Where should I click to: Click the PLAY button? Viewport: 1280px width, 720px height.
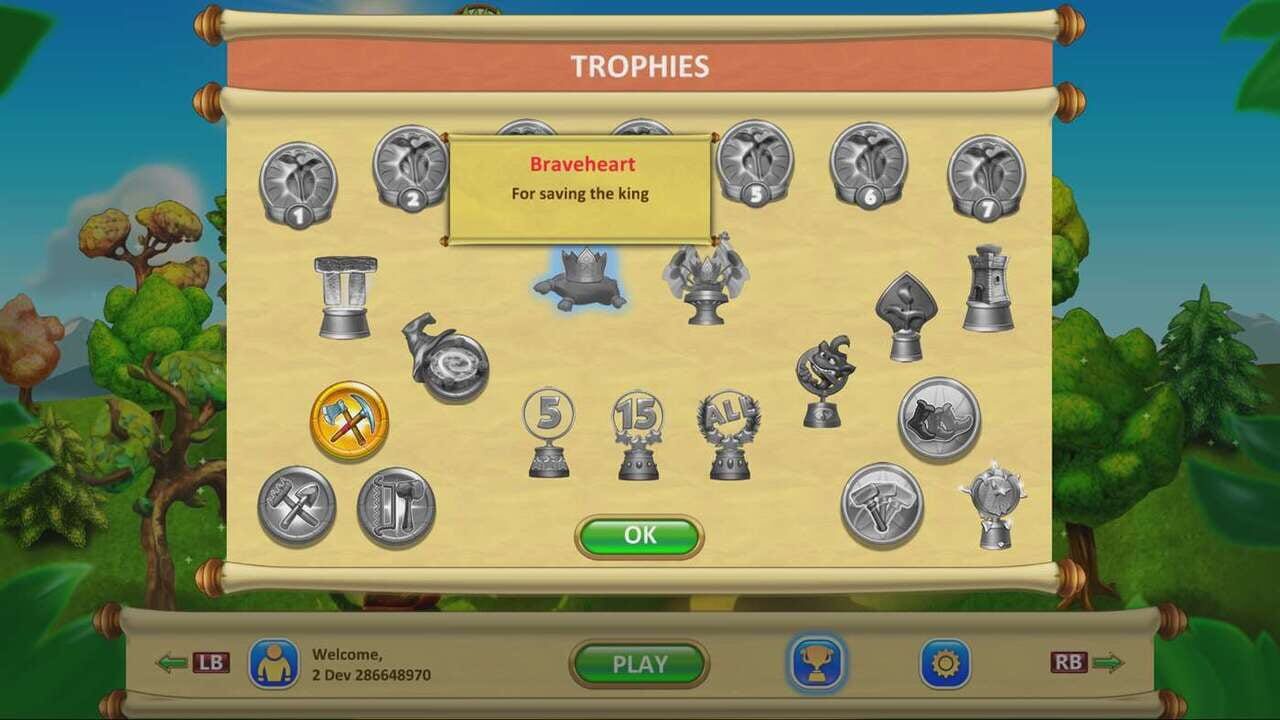point(640,663)
